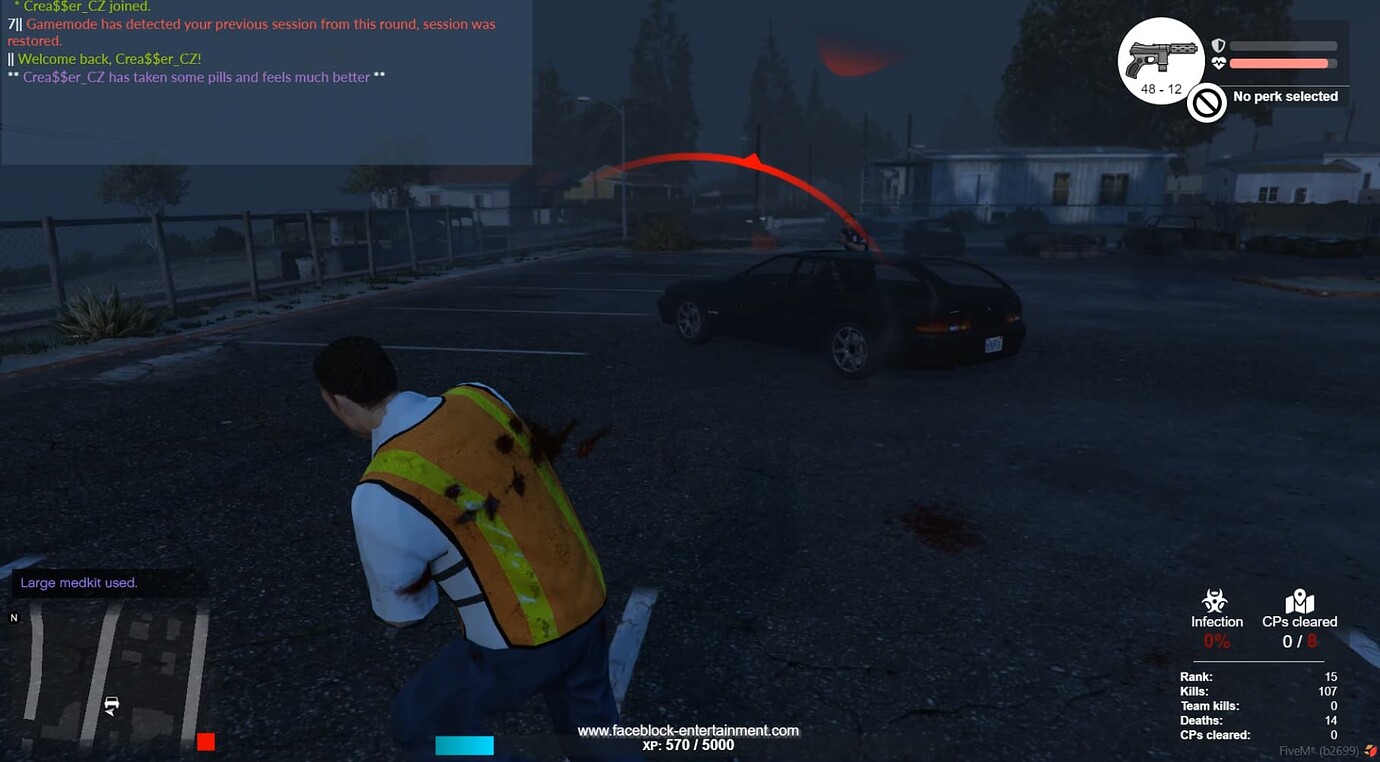
Task: Click the heartbeat health icon
Action: (x=1218, y=62)
